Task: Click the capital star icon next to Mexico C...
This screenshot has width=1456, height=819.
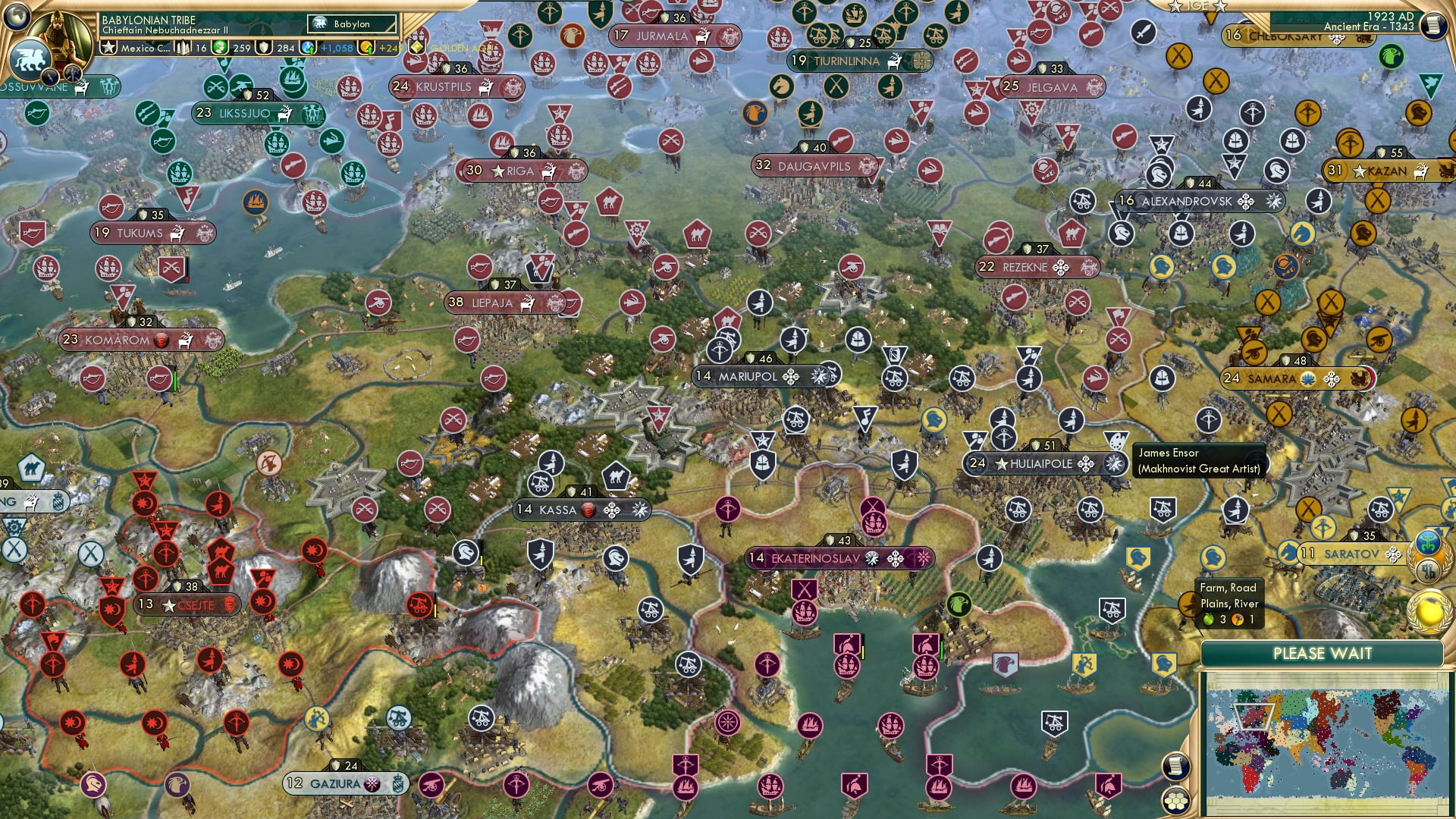Action: pos(108,47)
